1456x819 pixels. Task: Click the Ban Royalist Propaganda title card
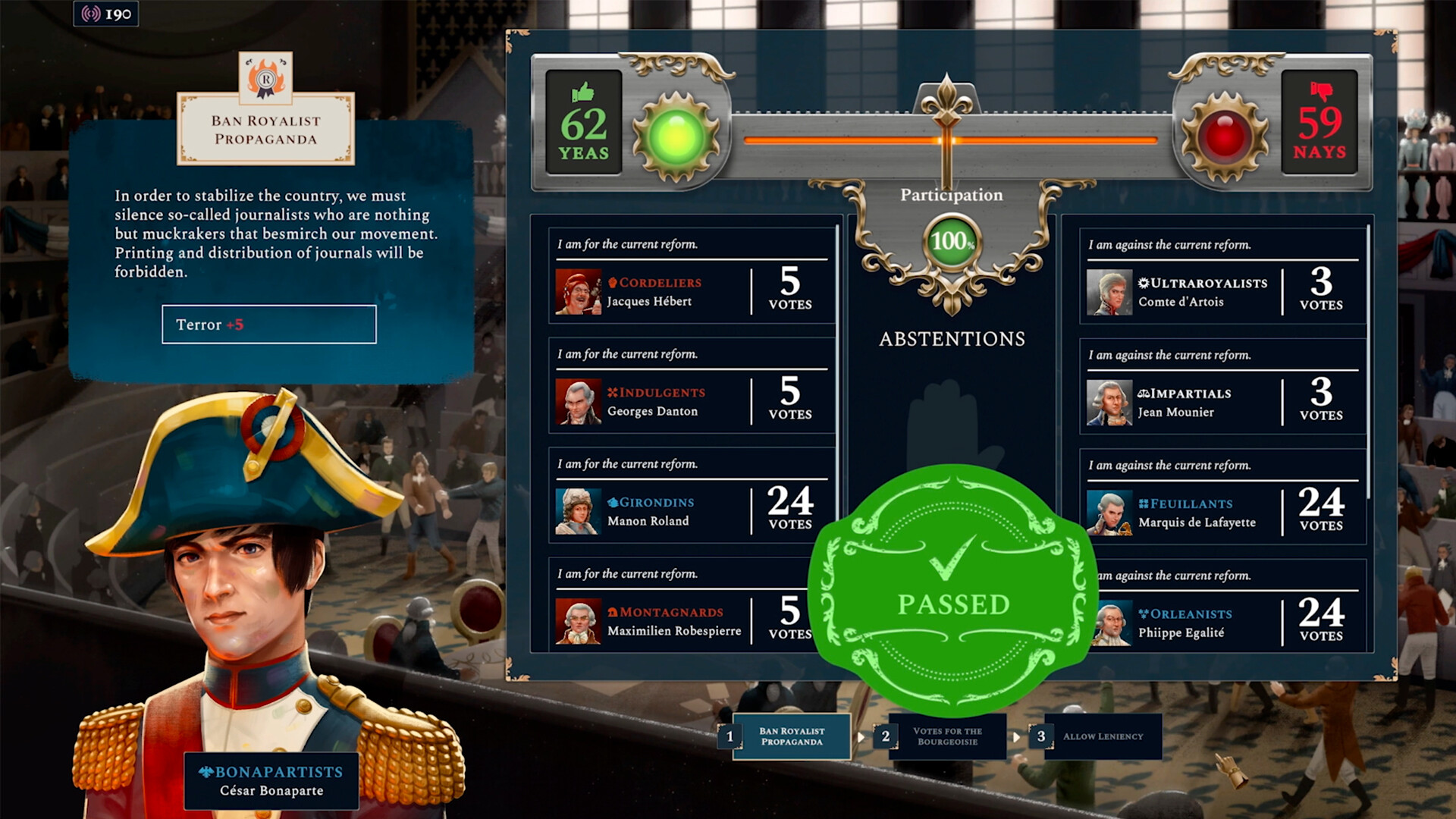point(265,127)
